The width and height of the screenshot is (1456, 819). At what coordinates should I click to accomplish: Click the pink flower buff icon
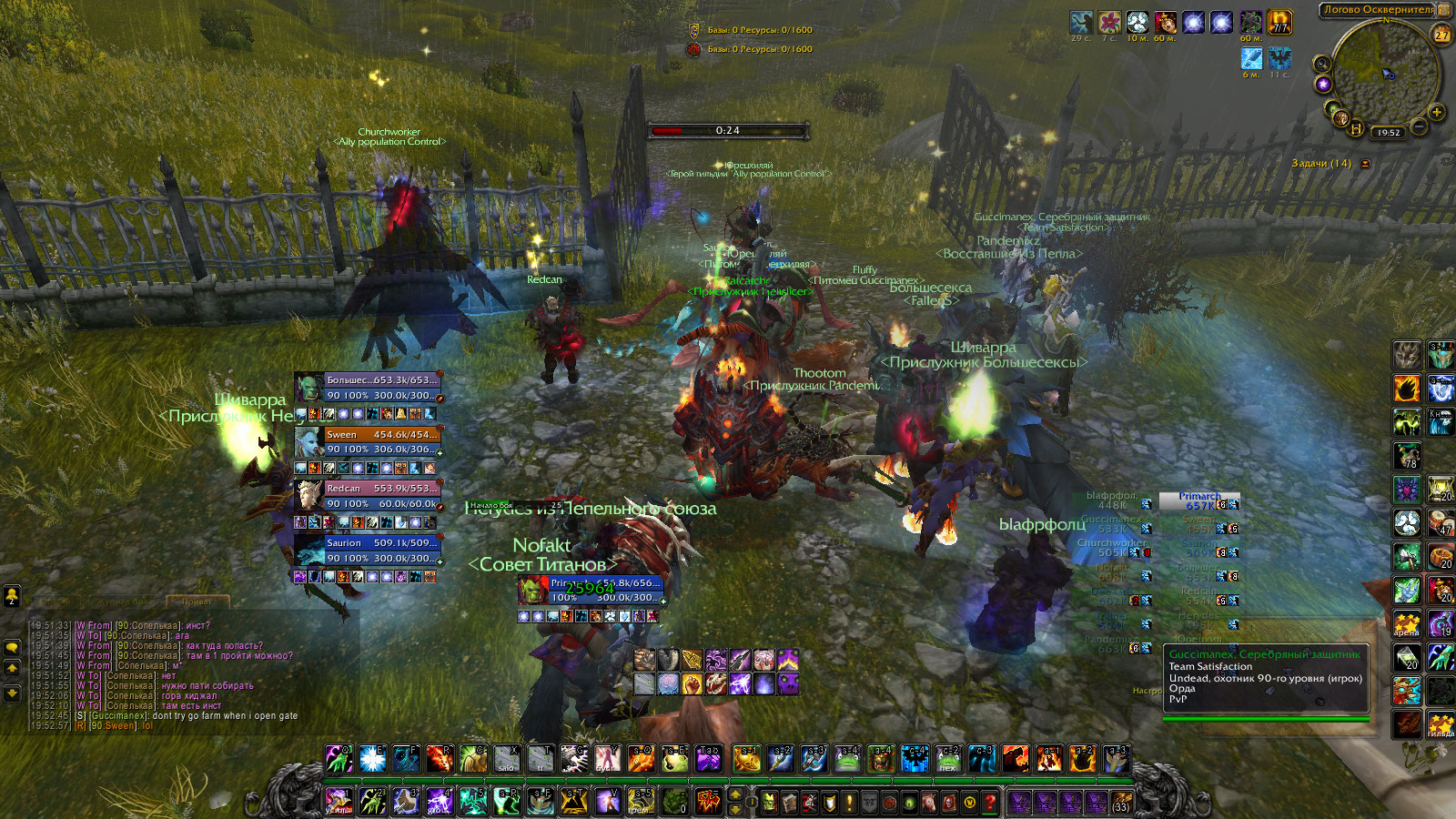[x=1108, y=23]
